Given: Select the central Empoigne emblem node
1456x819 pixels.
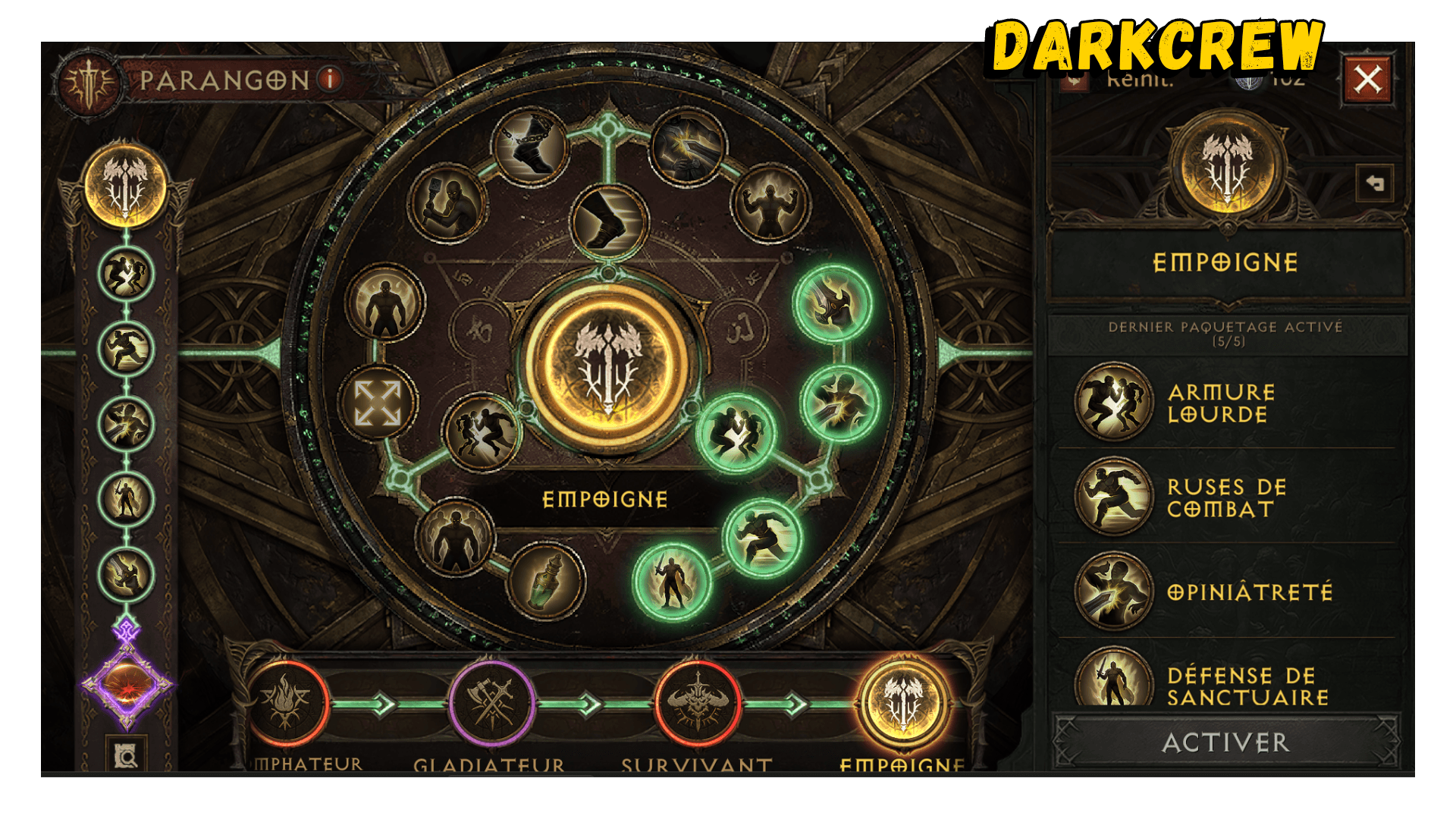Looking at the screenshot, I should click(607, 366).
